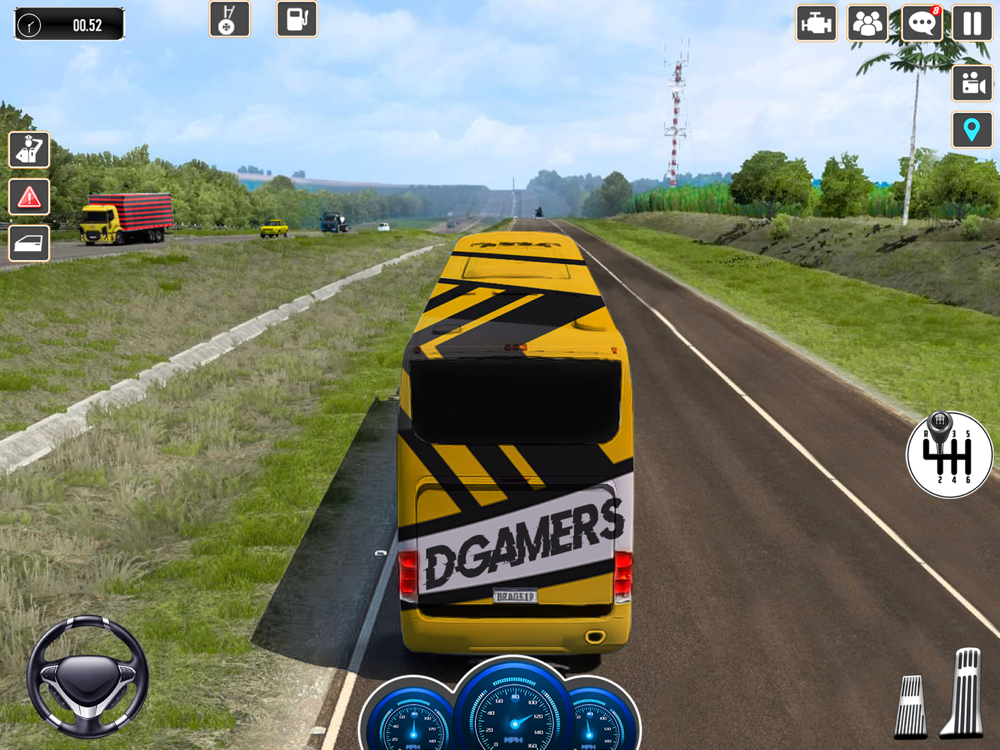Tap the fuel pump icon
Screen dimensions: 1000x750
pyautogui.click(x=296, y=19)
